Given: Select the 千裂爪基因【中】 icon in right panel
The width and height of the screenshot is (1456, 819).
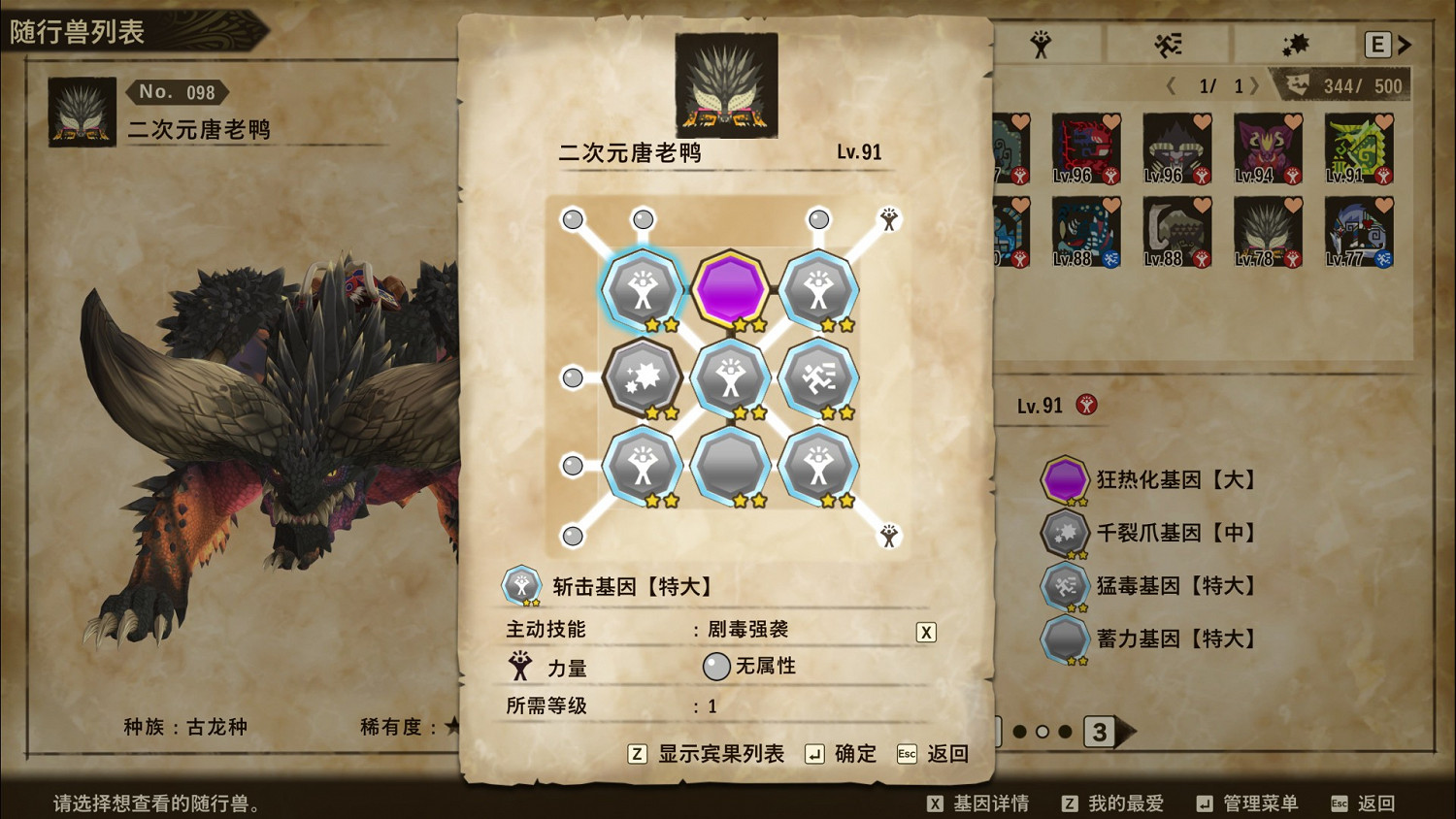Looking at the screenshot, I should [1065, 533].
